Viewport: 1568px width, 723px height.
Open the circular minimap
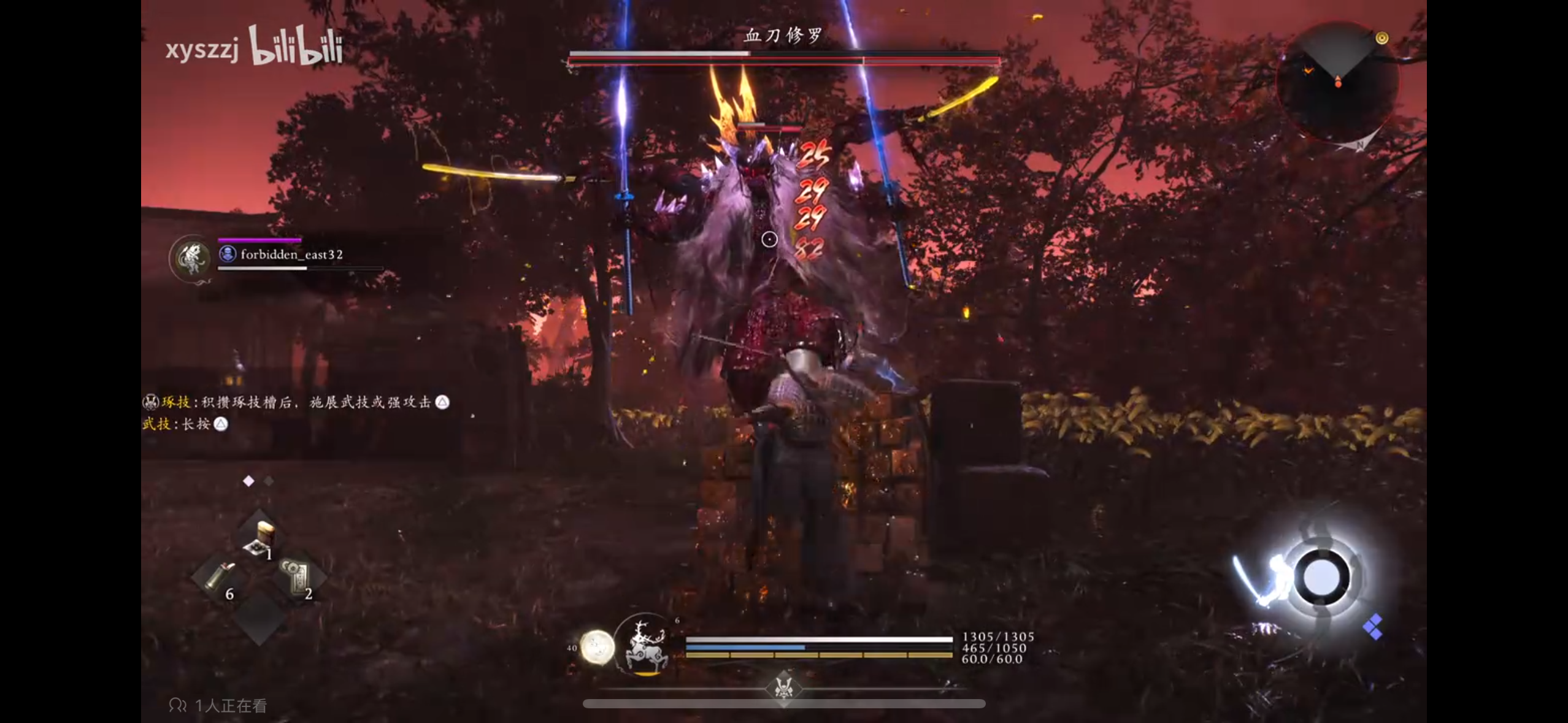pos(1337,83)
